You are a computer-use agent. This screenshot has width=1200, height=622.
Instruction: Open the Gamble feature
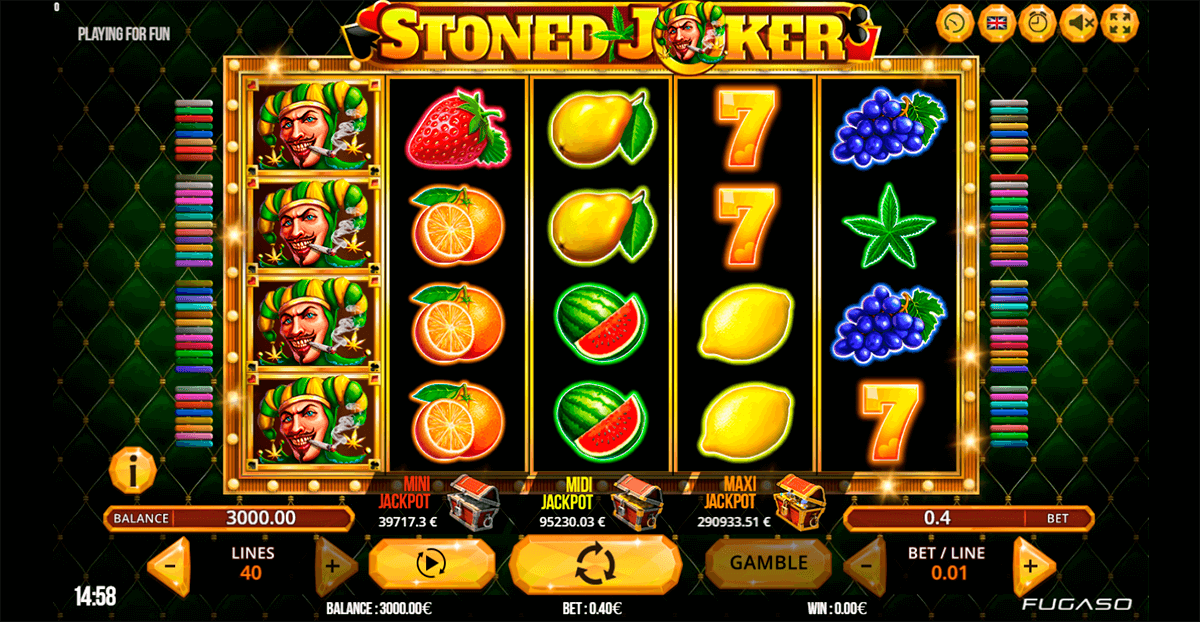coord(768,563)
